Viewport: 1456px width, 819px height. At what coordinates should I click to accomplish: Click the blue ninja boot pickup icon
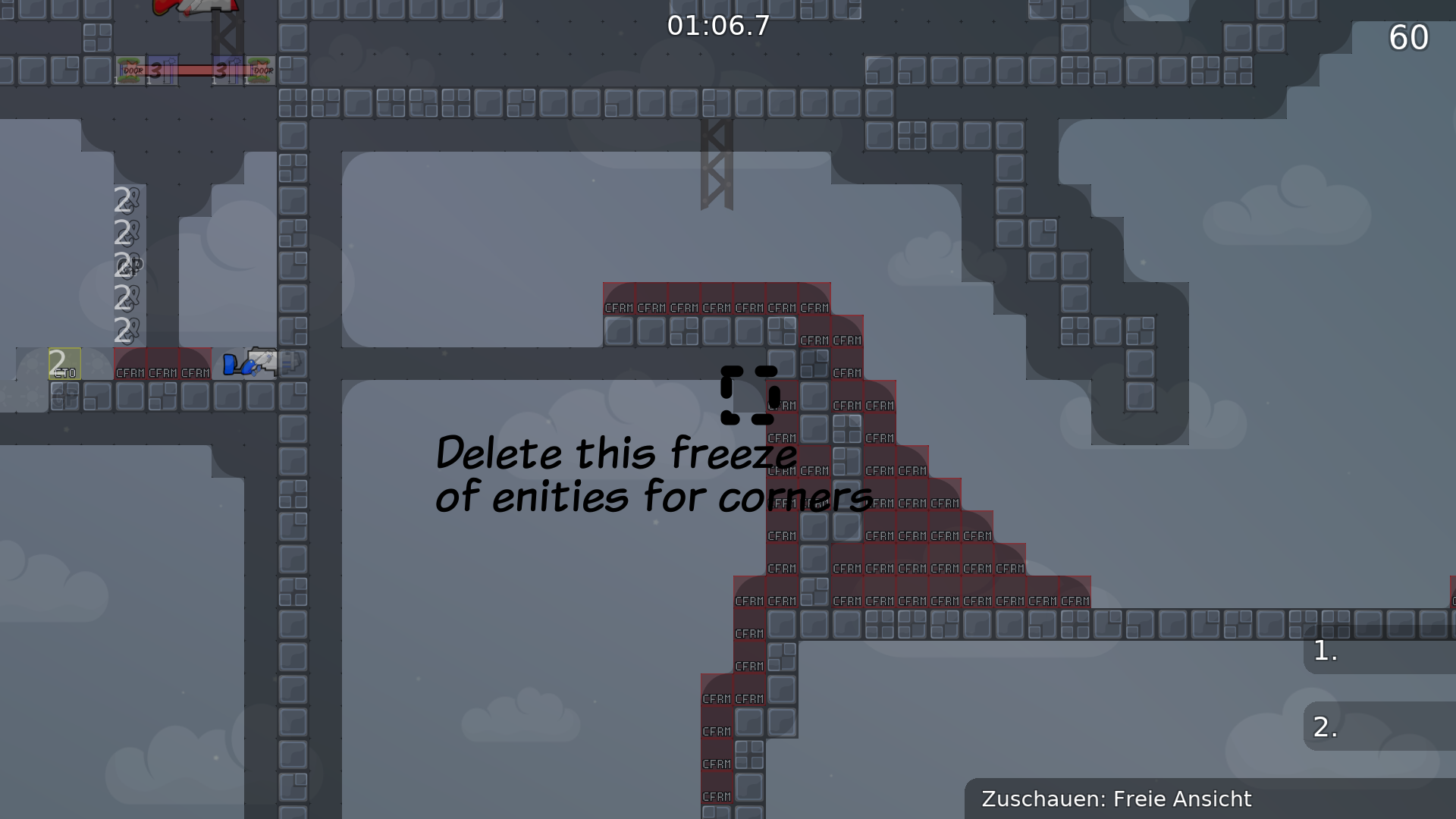(x=229, y=366)
